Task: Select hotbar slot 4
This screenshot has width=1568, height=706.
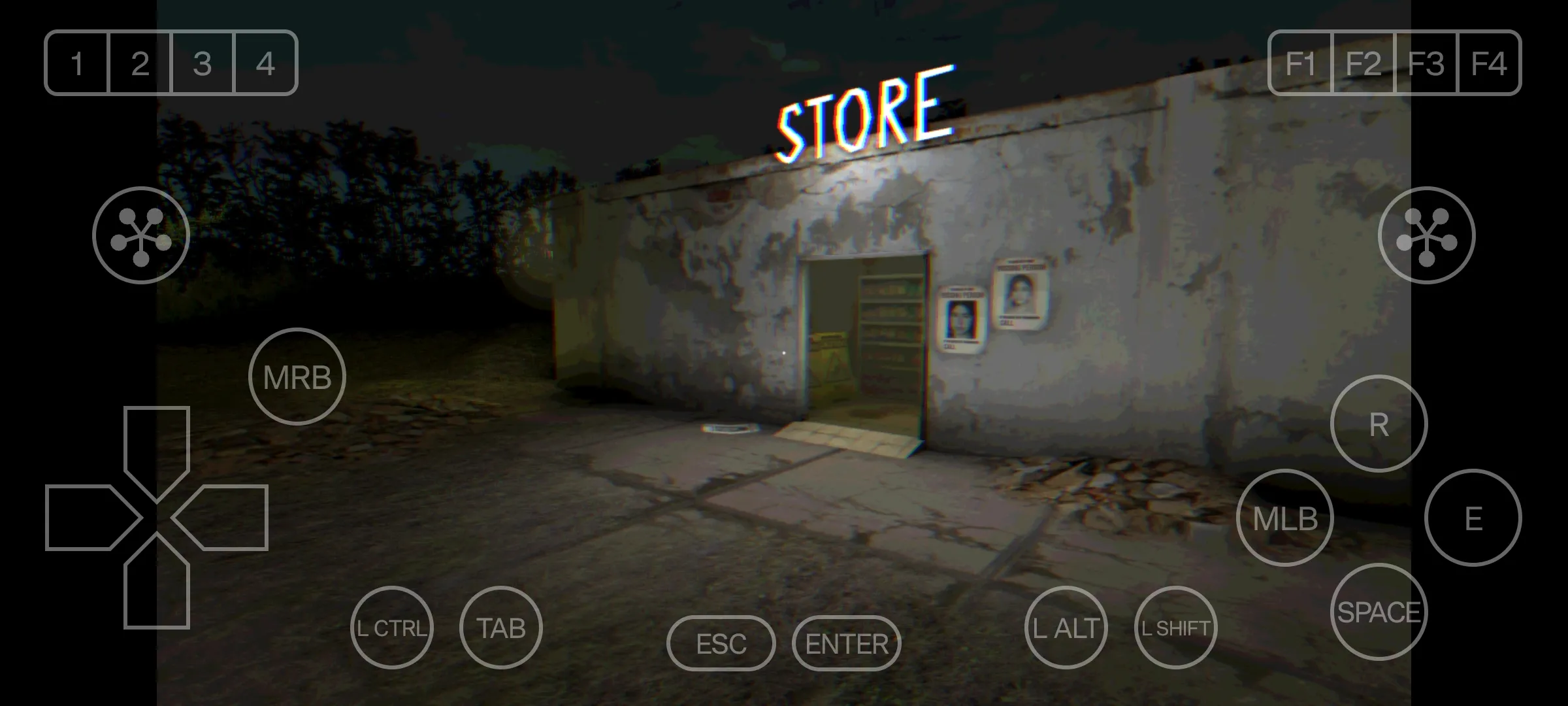Action: tap(265, 63)
